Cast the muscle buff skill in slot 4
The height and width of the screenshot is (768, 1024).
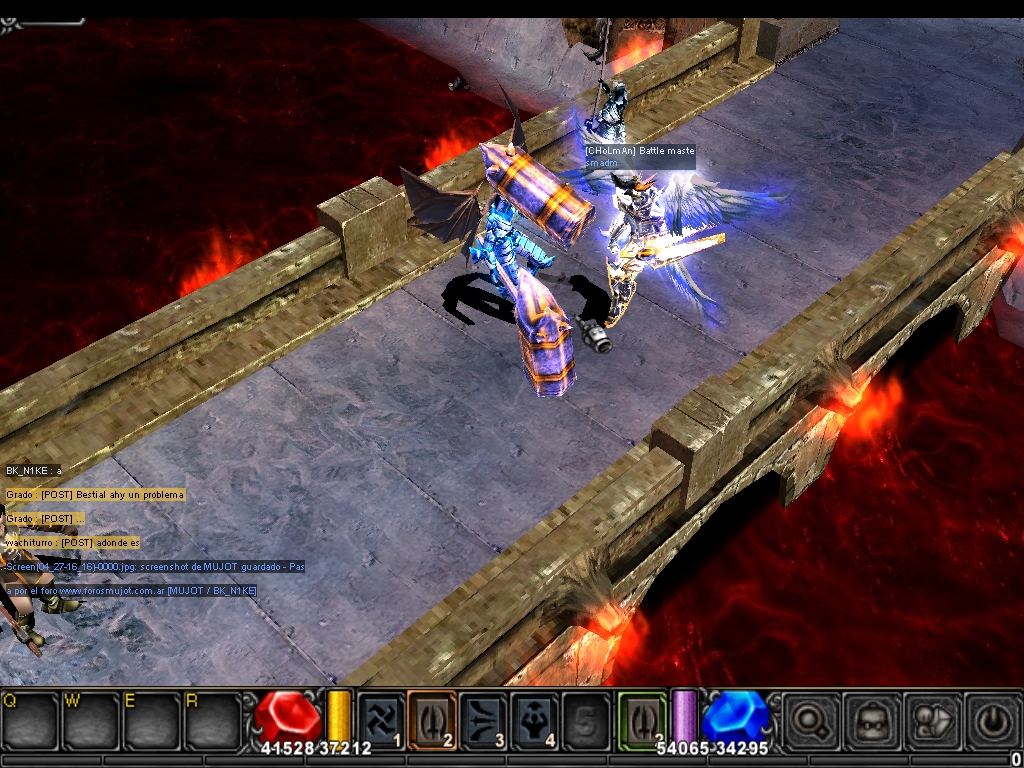[x=535, y=720]
